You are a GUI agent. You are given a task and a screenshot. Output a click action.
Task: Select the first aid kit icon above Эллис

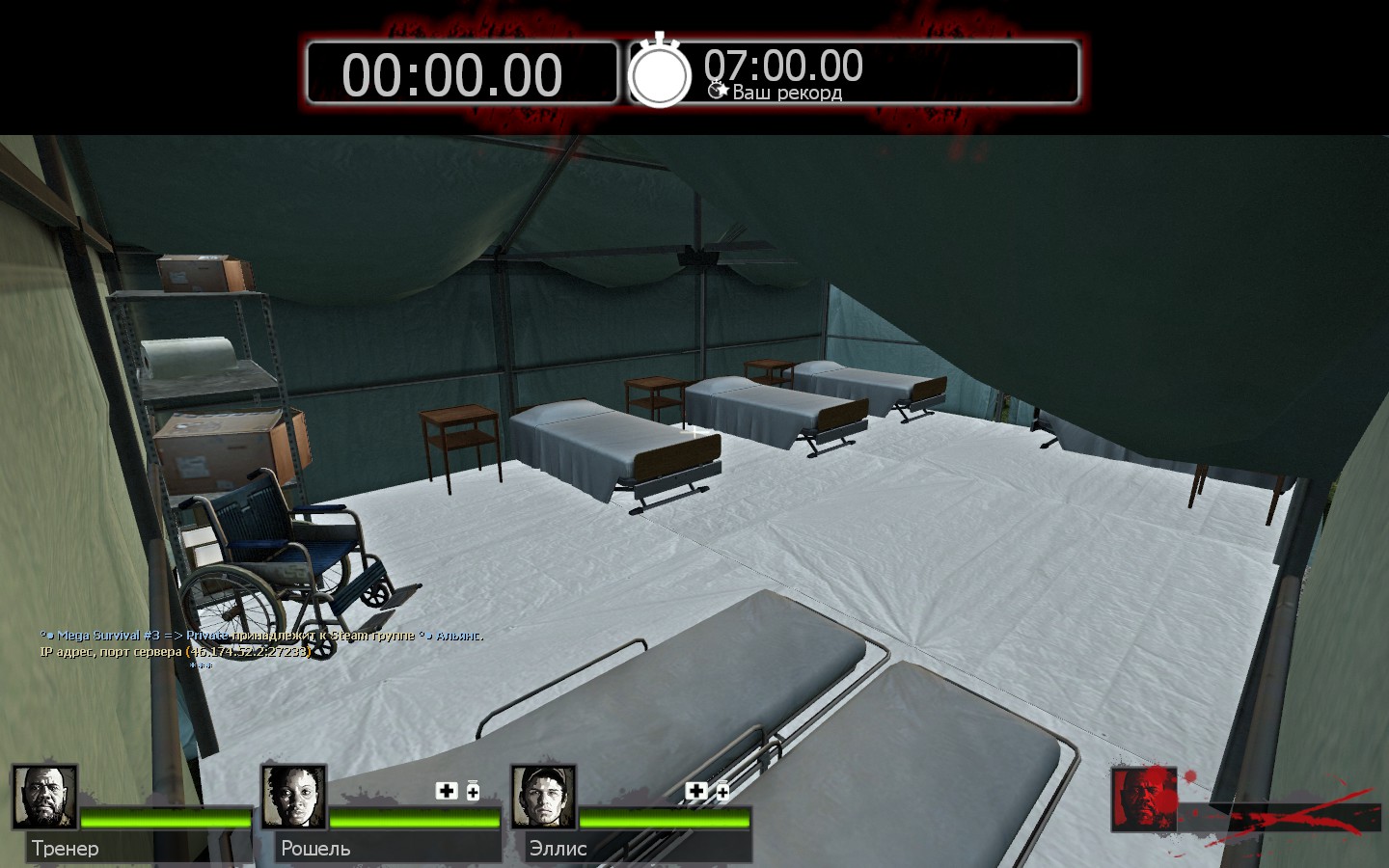click(695, 791)
